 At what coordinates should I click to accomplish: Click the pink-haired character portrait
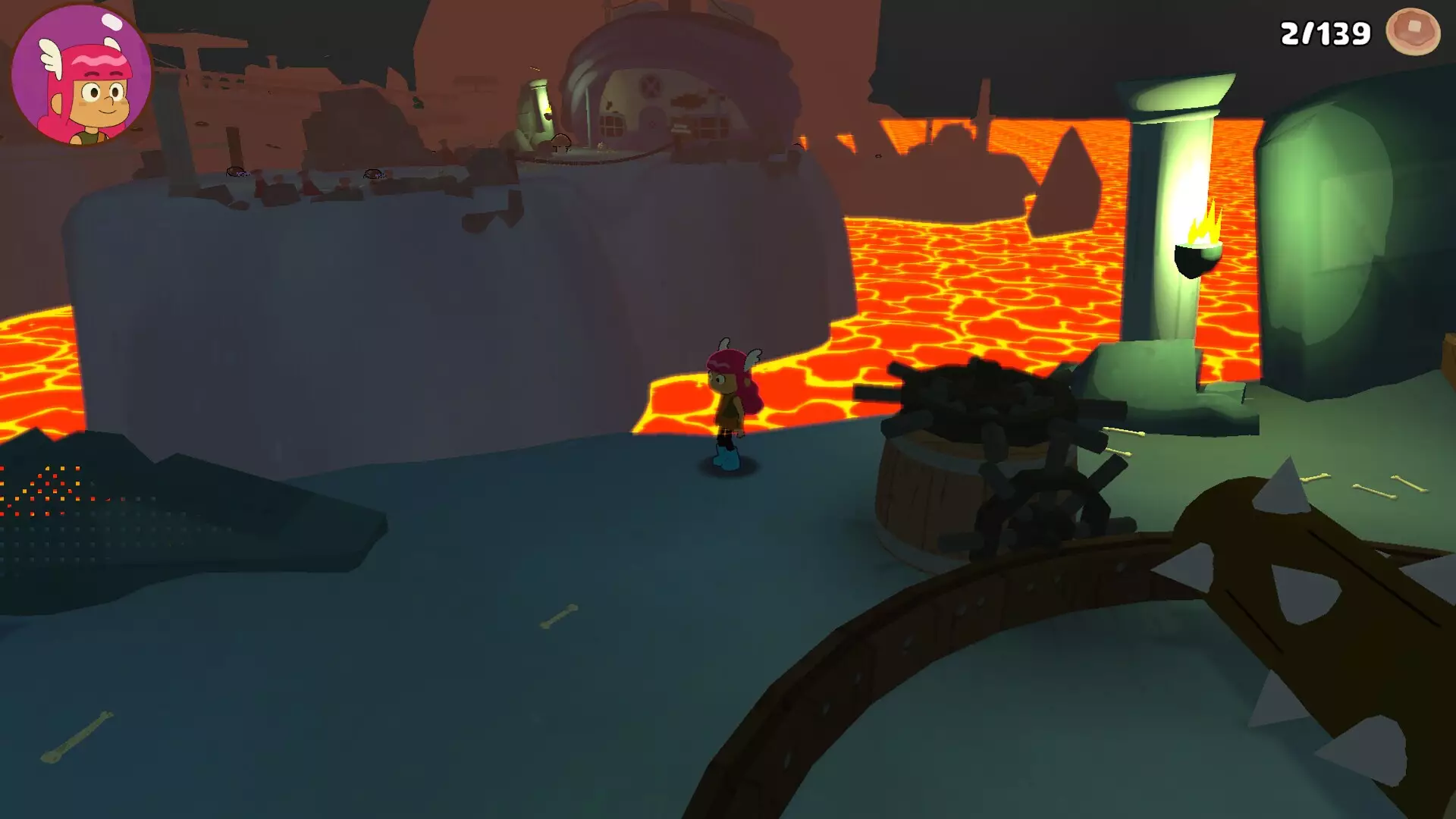82,74
